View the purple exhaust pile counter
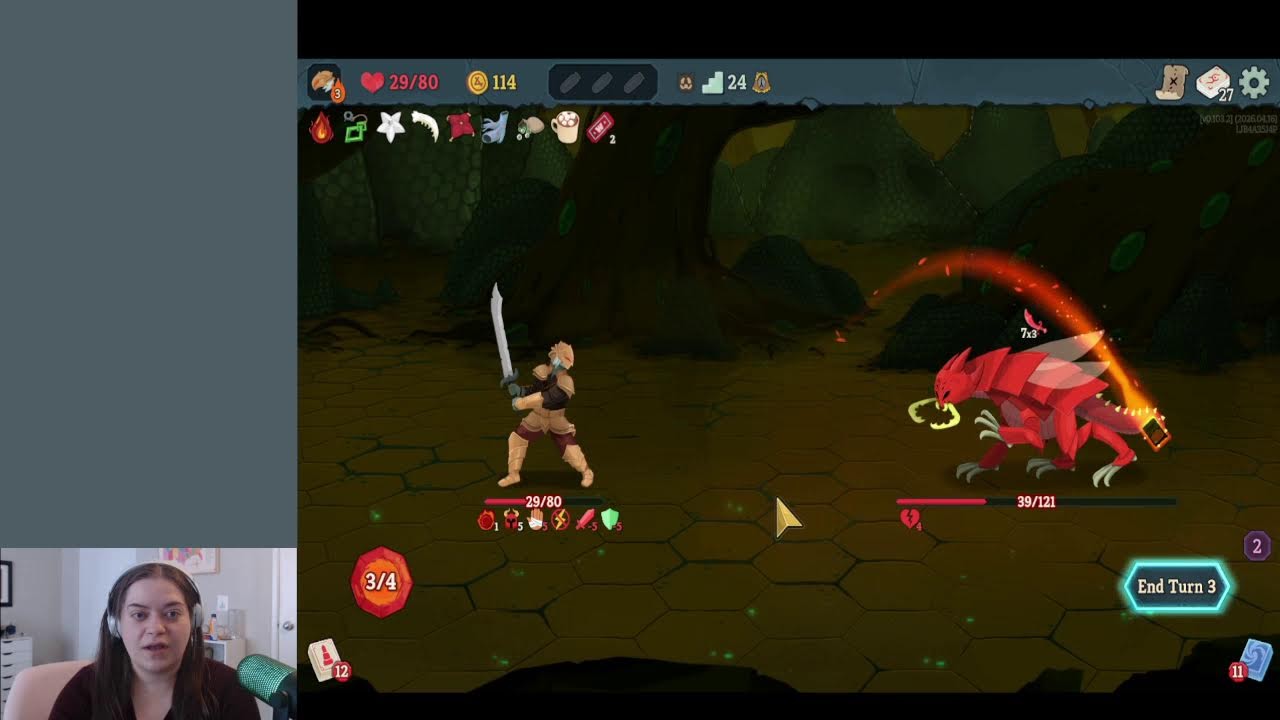The image size is (1280, 720). click(x=1257, y=545)
